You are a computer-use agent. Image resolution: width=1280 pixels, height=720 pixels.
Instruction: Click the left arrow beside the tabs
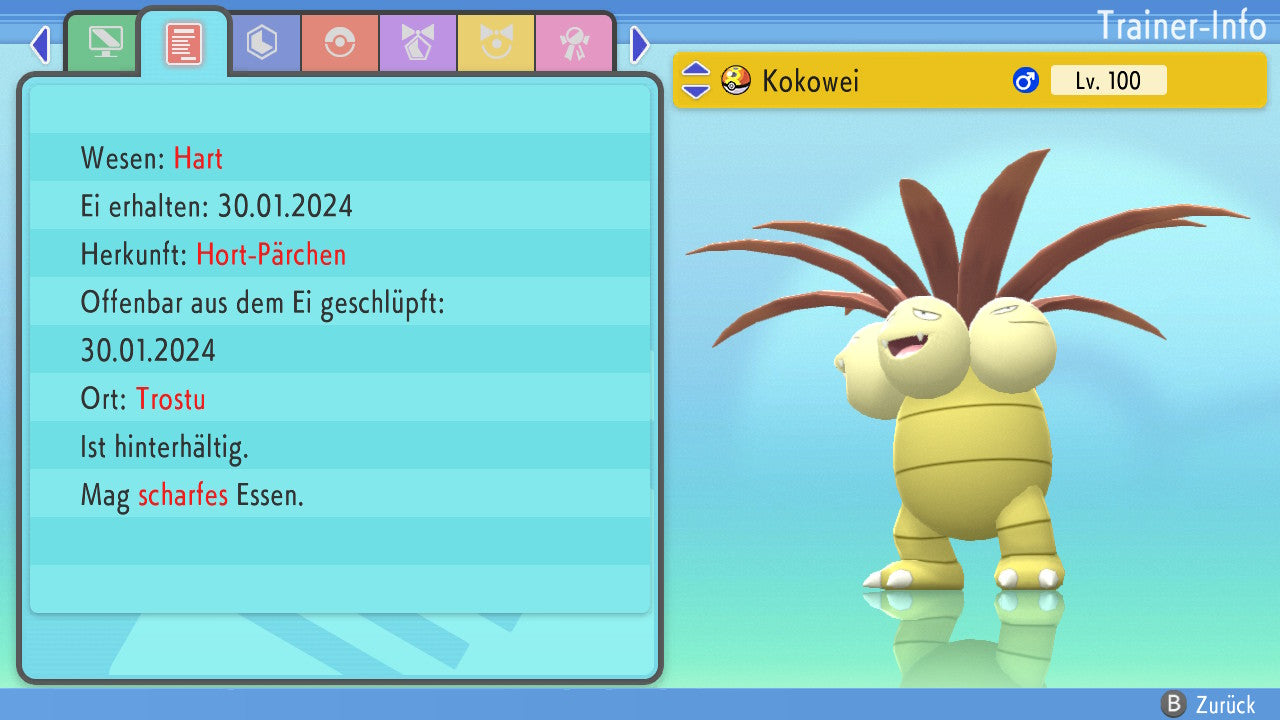(x=40, y=44)
